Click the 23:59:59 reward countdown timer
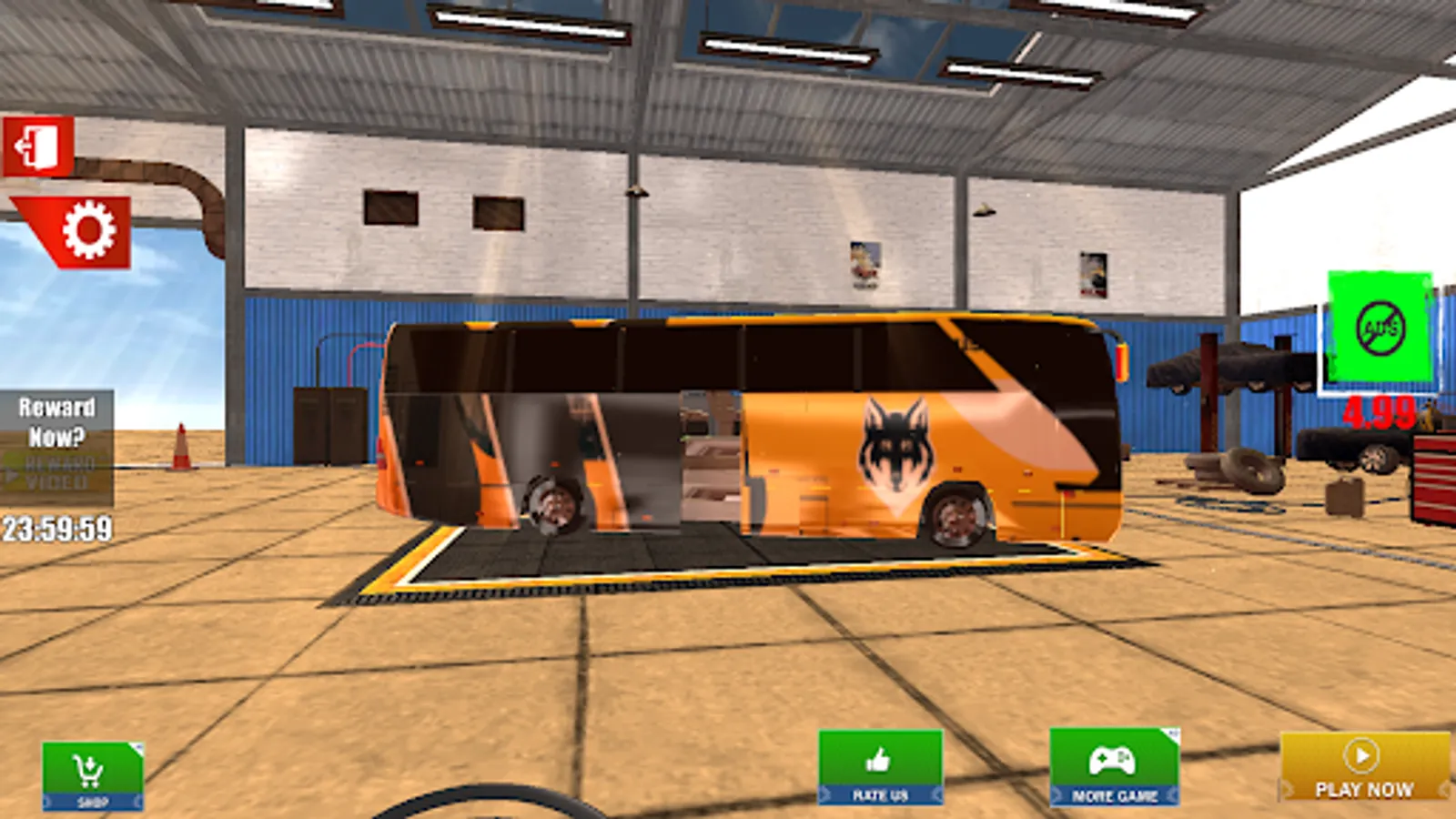Image resolution: width=1456 pixels, height=819 pixels. pyautogui.click(x=57, y=525)
